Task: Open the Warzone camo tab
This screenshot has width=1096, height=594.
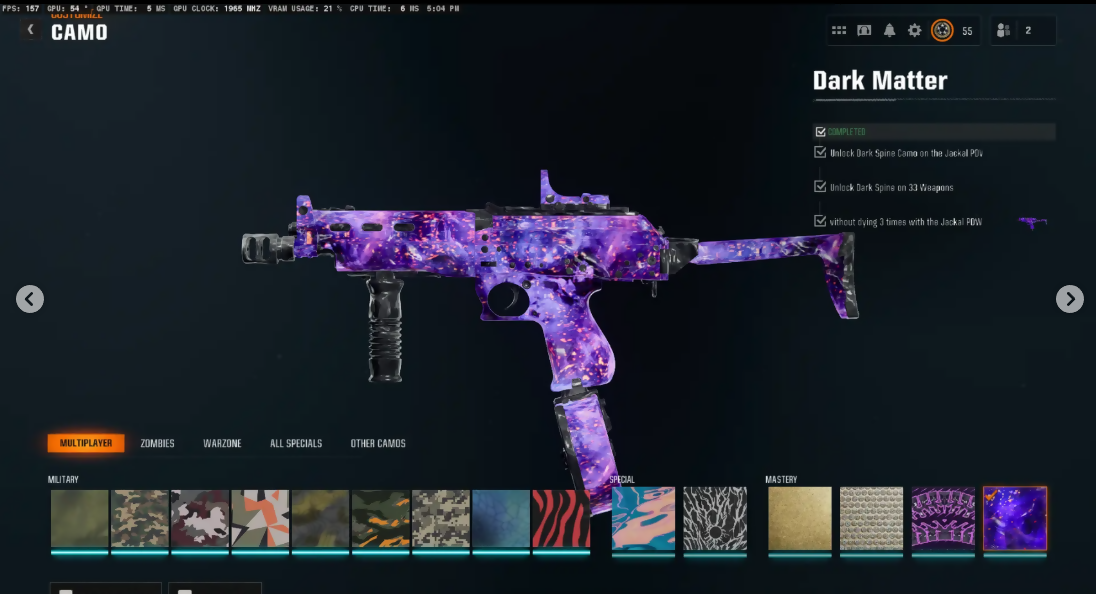Action: point(222,443)
